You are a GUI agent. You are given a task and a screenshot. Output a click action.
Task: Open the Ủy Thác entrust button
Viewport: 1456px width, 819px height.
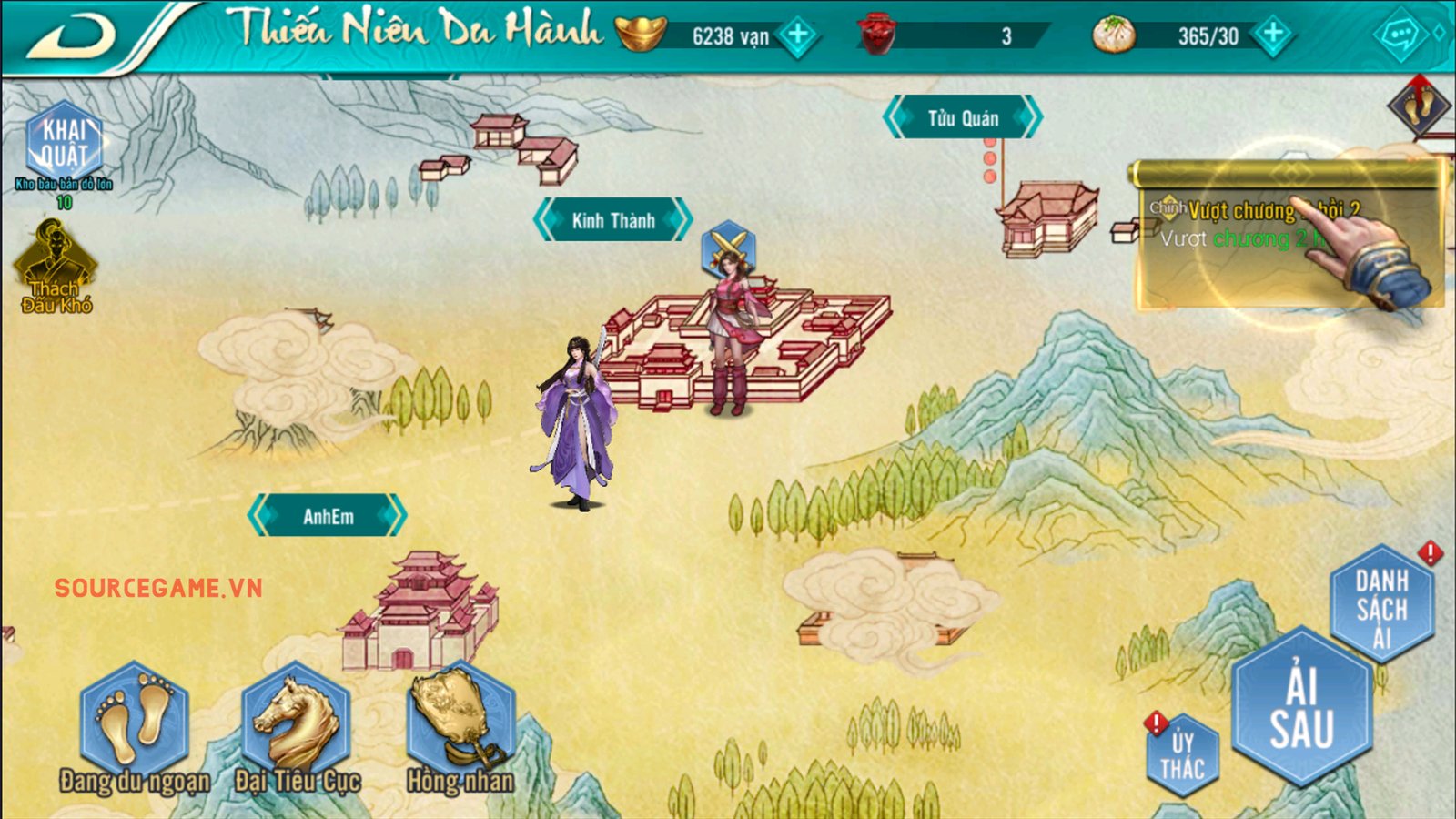pyautogui.click(x=1181, y=757)
